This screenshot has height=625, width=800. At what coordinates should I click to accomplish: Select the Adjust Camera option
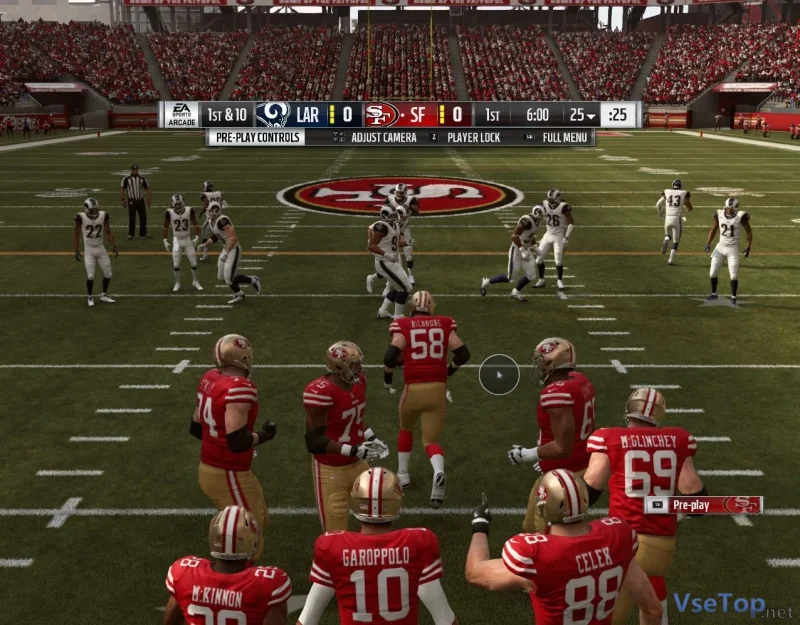[x=383, y=137]
